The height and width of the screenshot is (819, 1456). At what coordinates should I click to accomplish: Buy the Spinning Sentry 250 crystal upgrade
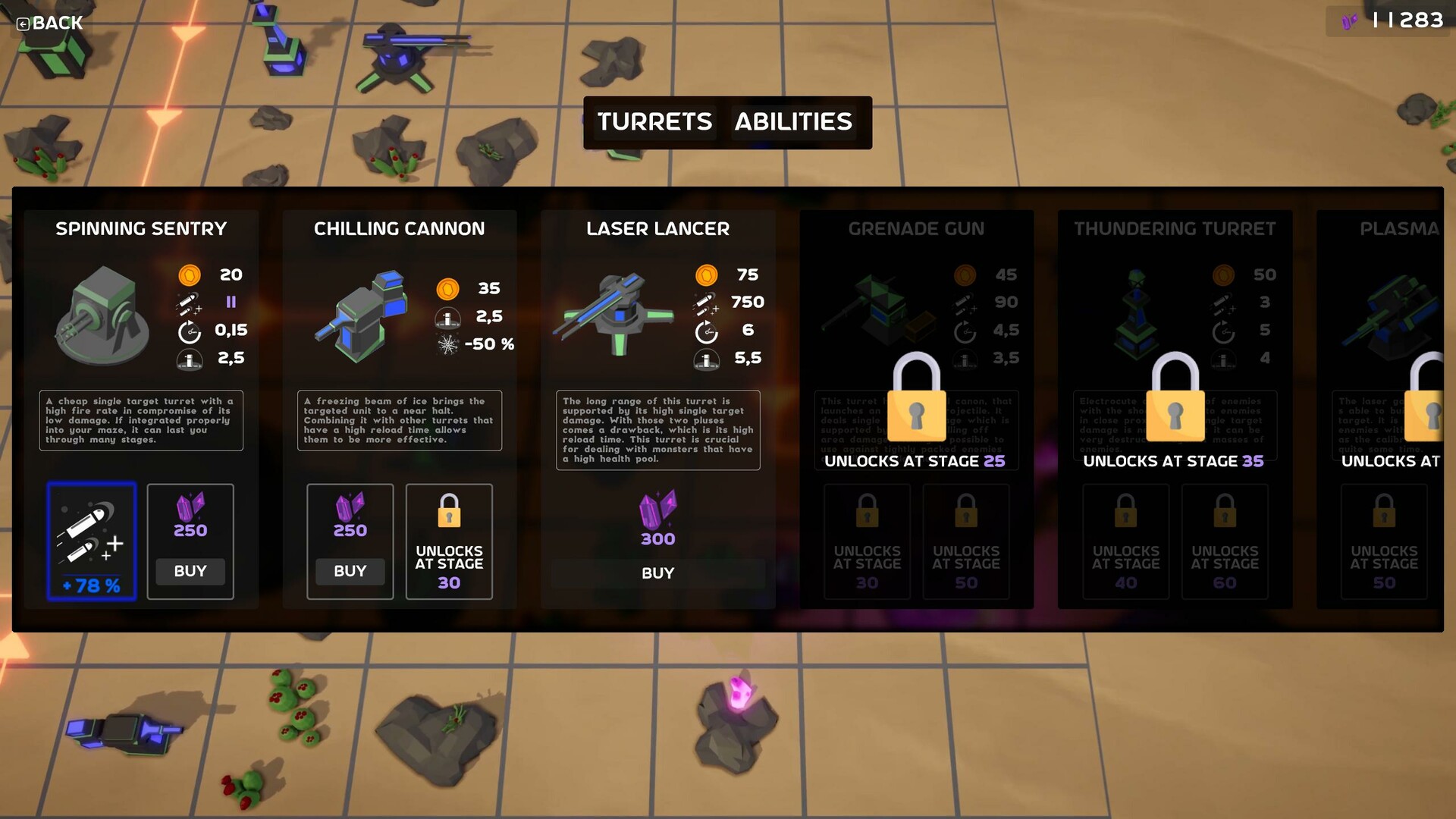190,571
